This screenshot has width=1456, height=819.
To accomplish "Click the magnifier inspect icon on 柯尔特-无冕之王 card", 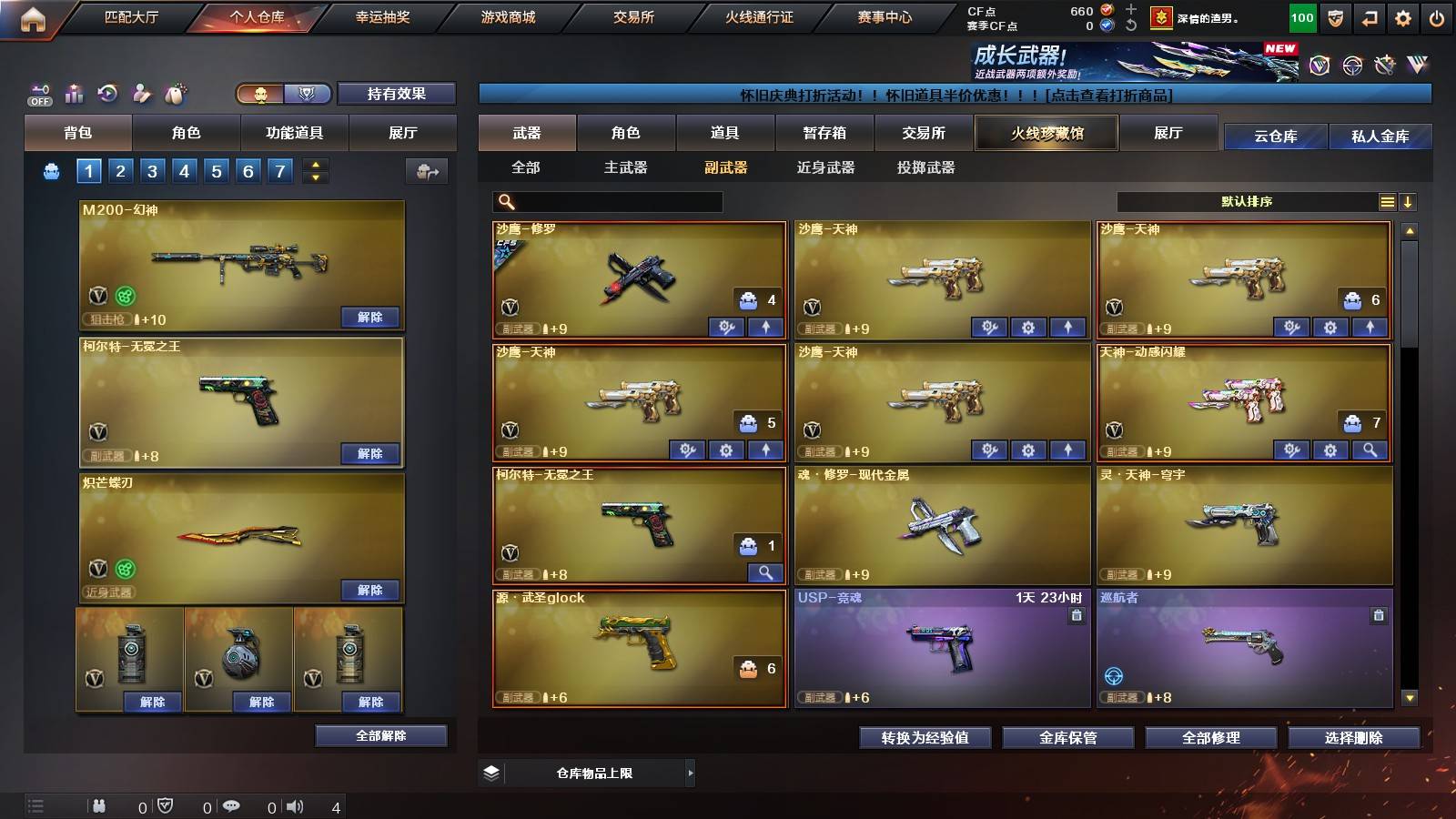I will pyautogui.click(x=764, y=573).
